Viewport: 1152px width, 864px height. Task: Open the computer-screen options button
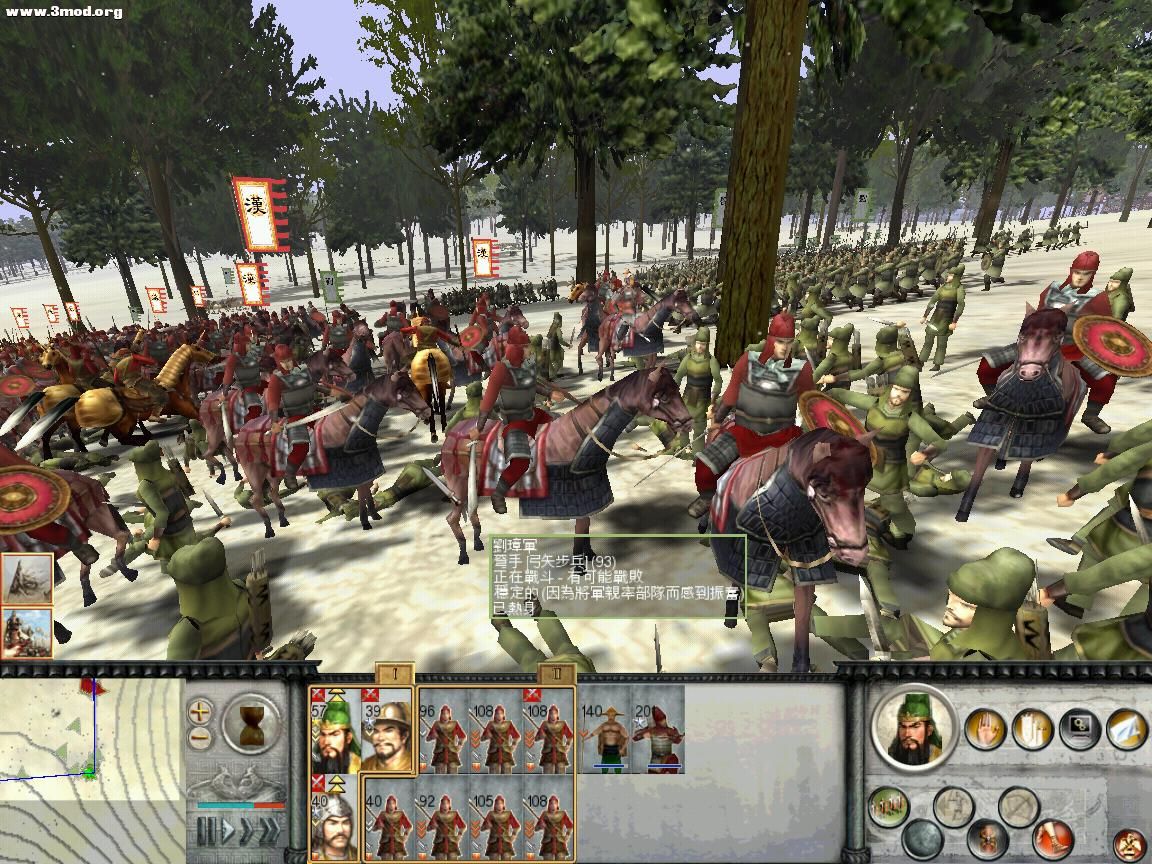(x=1079, y=729)
